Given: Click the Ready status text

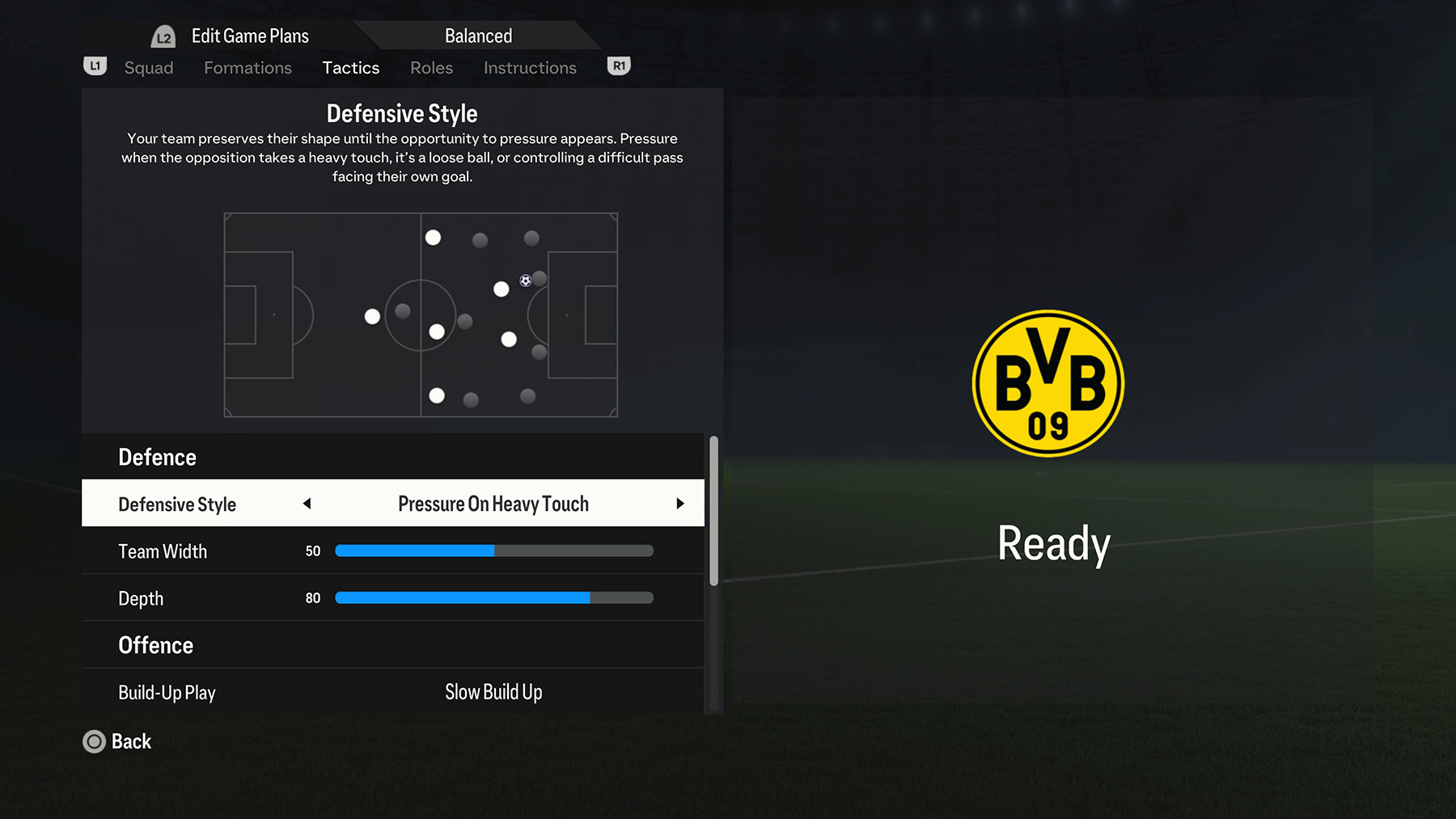Looking at the screenshot, I should (x=1053, y=543).
